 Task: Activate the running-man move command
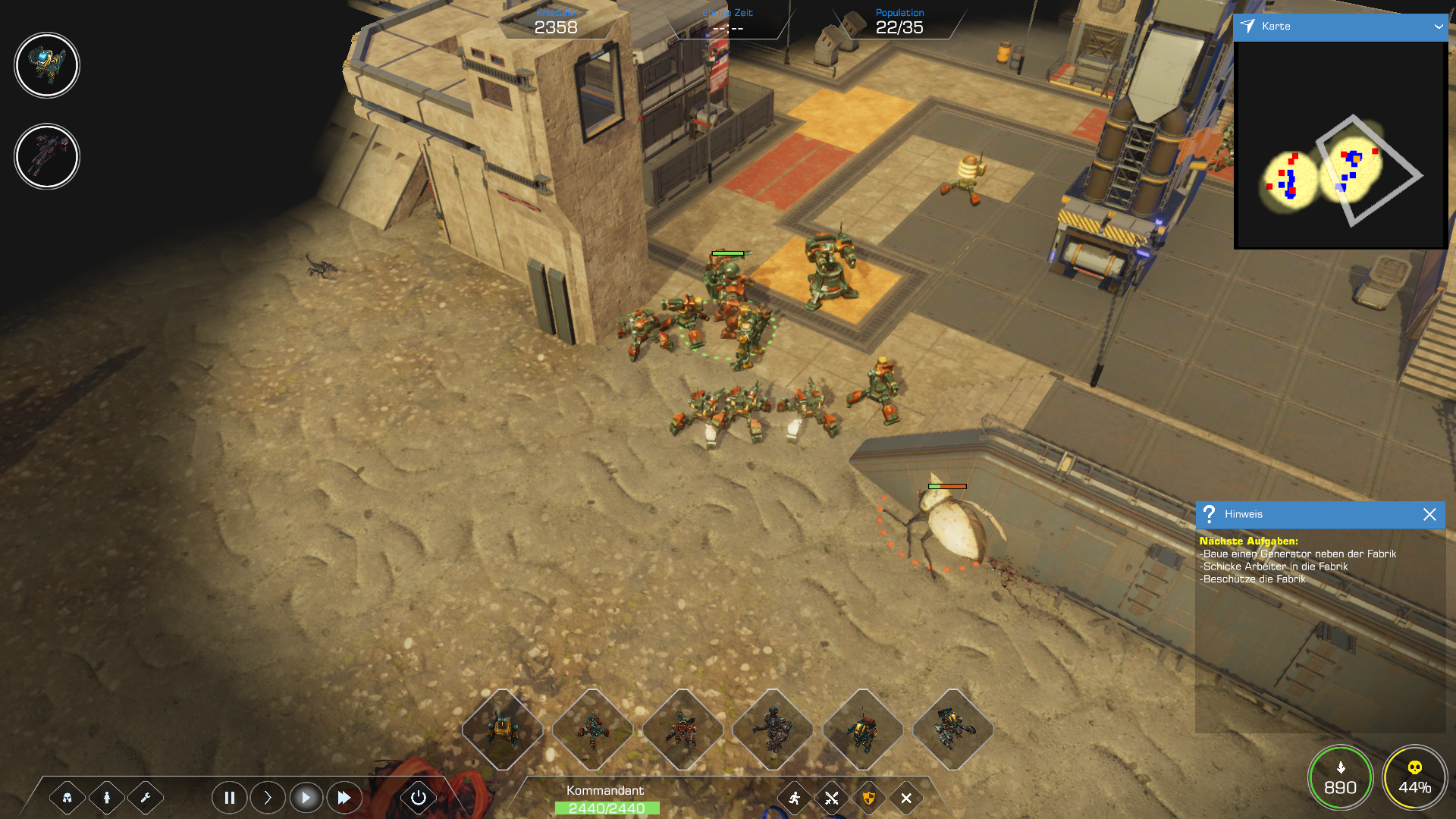click(794, 798)
